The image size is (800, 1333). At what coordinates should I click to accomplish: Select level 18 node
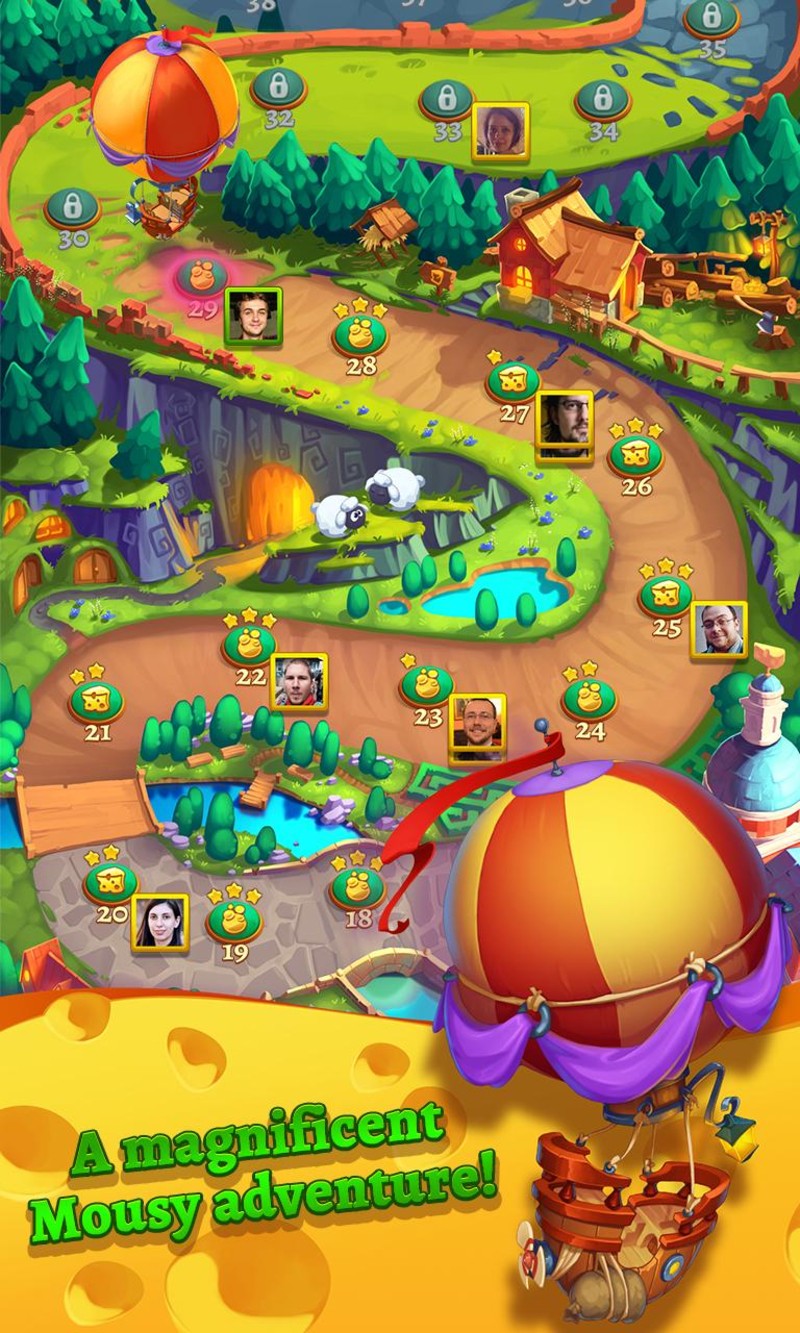pos(357,887)
